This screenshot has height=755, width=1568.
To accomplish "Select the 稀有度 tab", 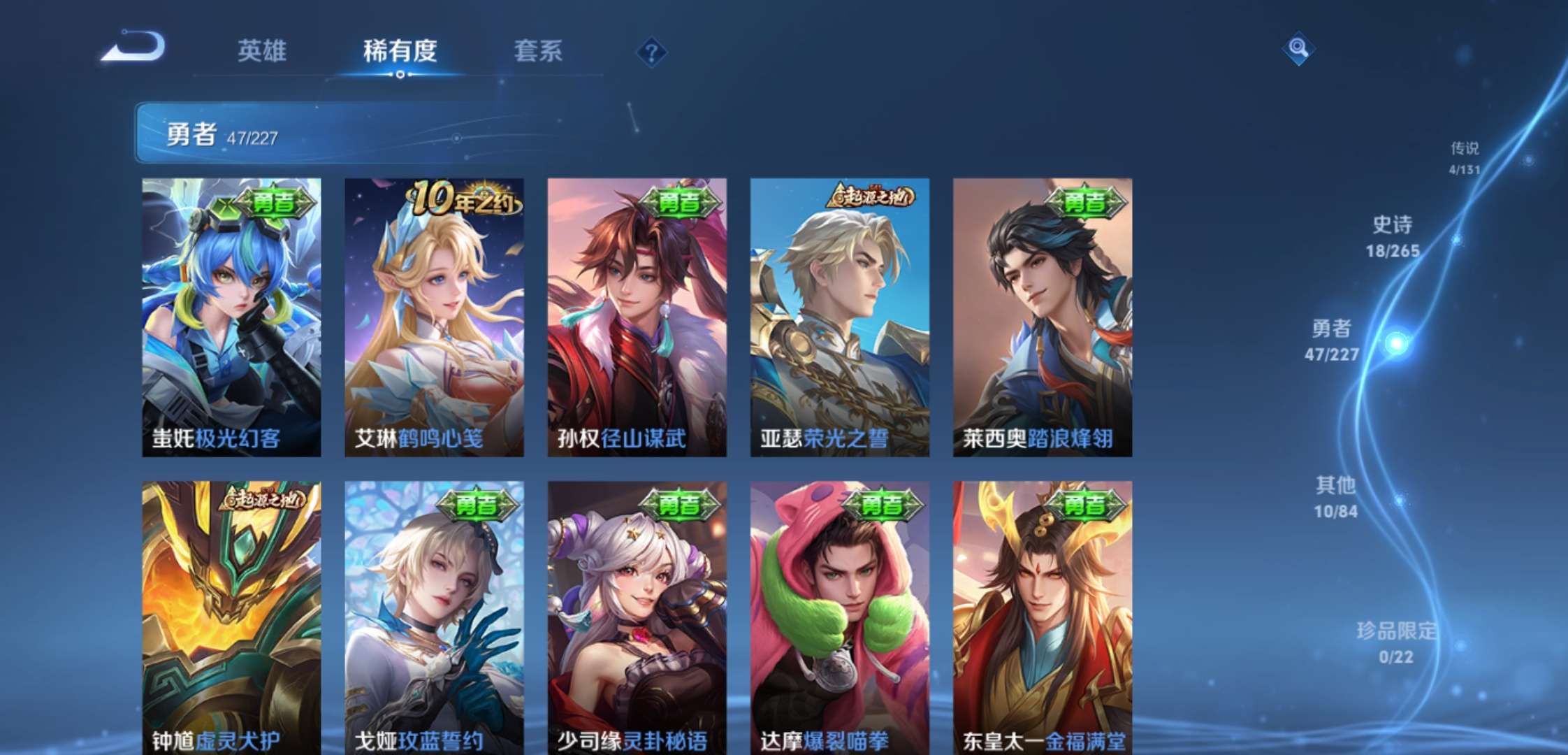I will point(400,52).
